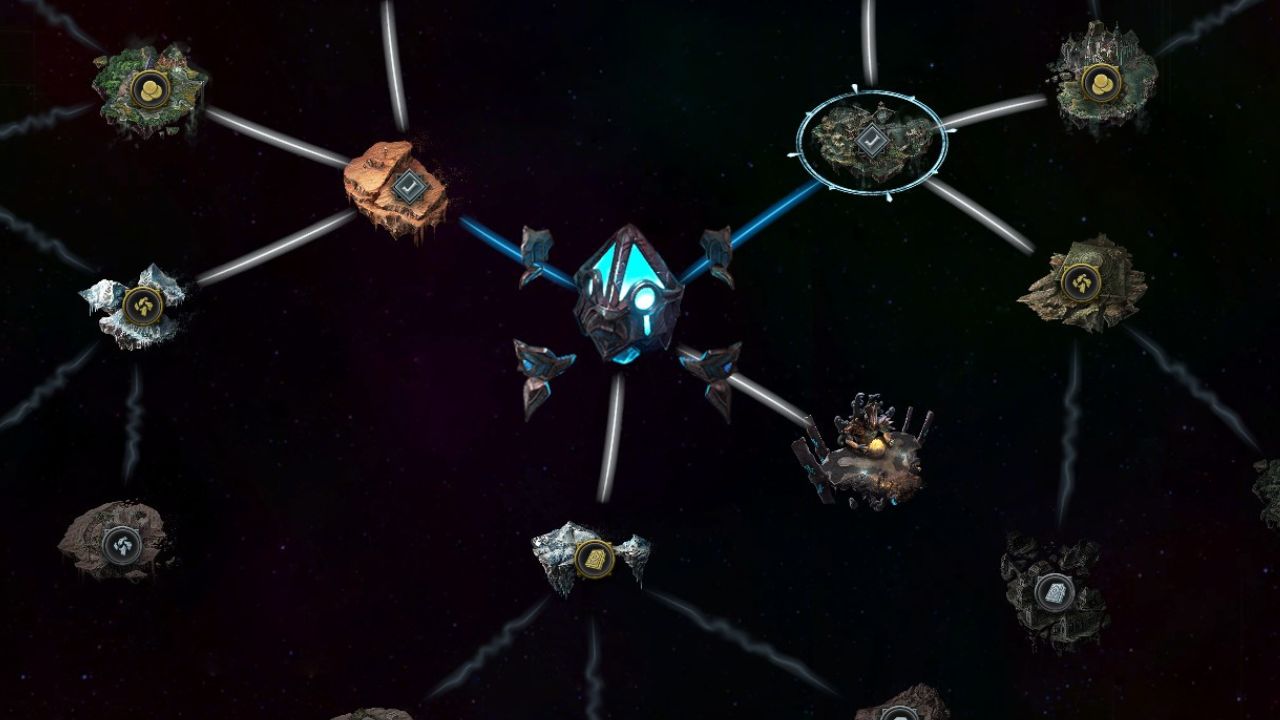This screenshot has width=1280, height=720.
Task: Select the grey tablet reward on the bottom-right island
Action: (x=1053, y=594)
